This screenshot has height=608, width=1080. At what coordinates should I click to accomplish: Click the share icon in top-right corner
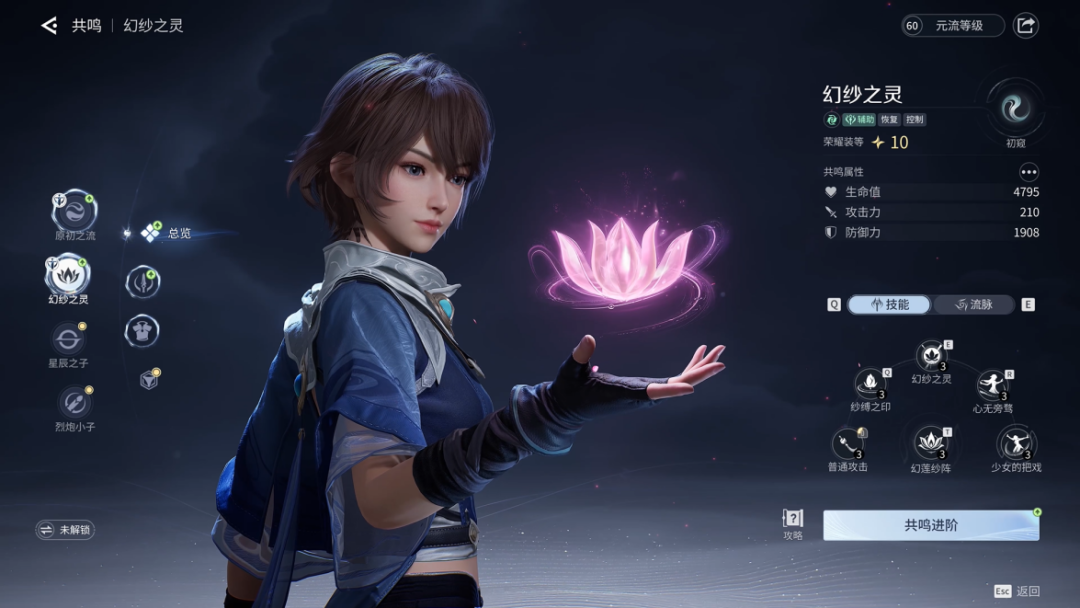pos(1026,26)
